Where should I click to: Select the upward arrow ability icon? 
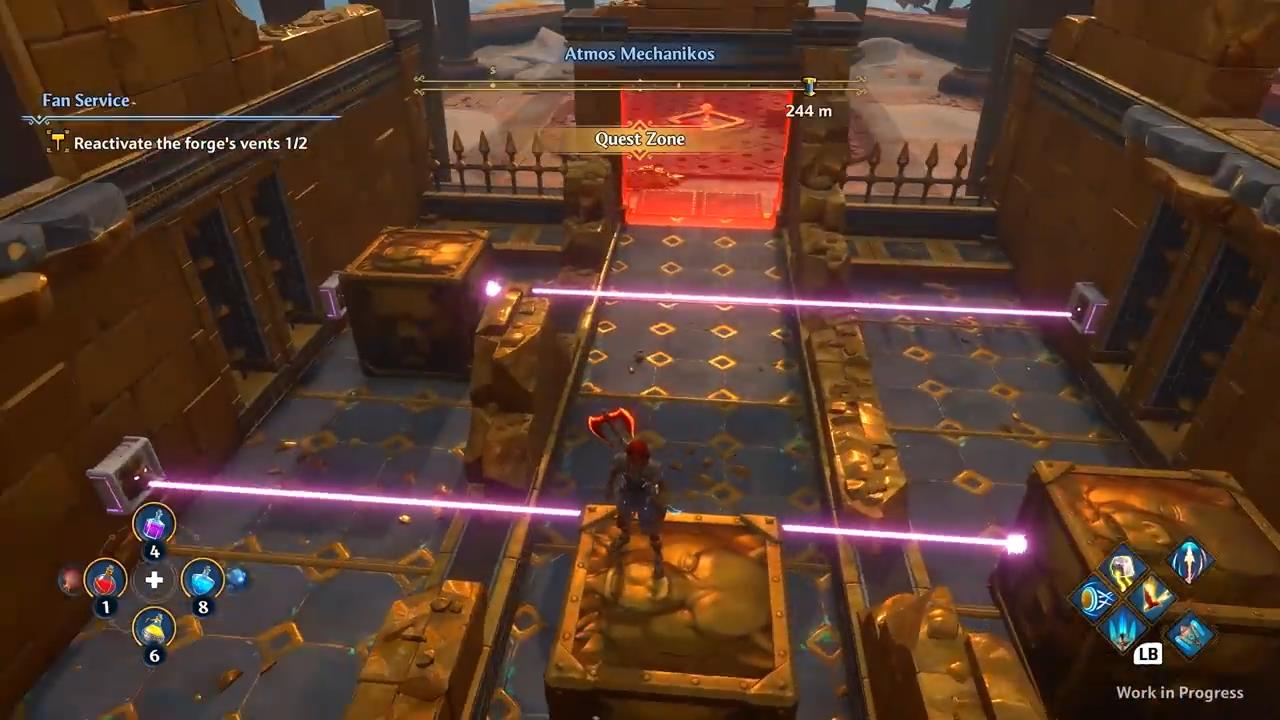(1190, 561)
